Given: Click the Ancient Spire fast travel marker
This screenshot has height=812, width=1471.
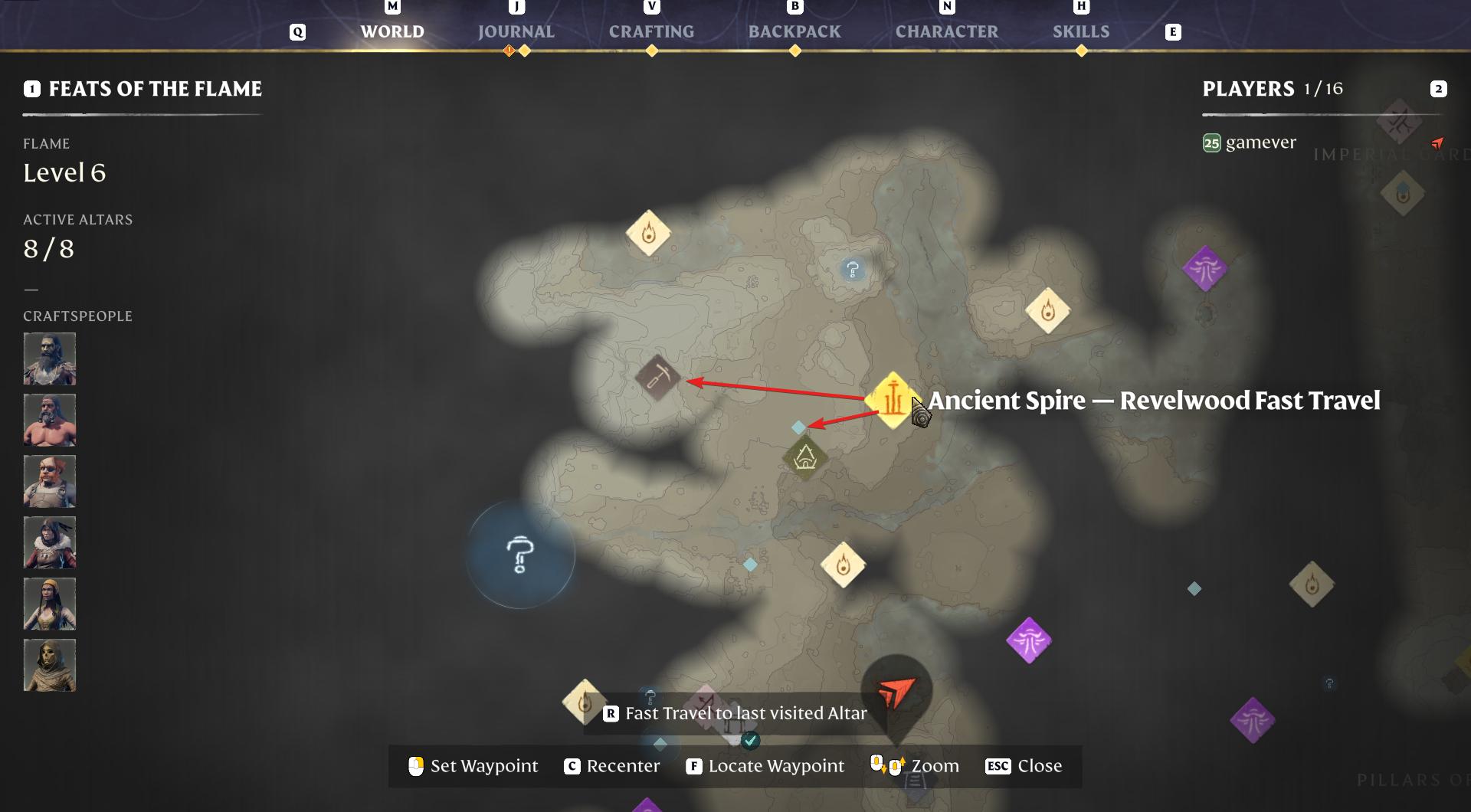Looking at the screenshot, I should (x=893, y=400).
